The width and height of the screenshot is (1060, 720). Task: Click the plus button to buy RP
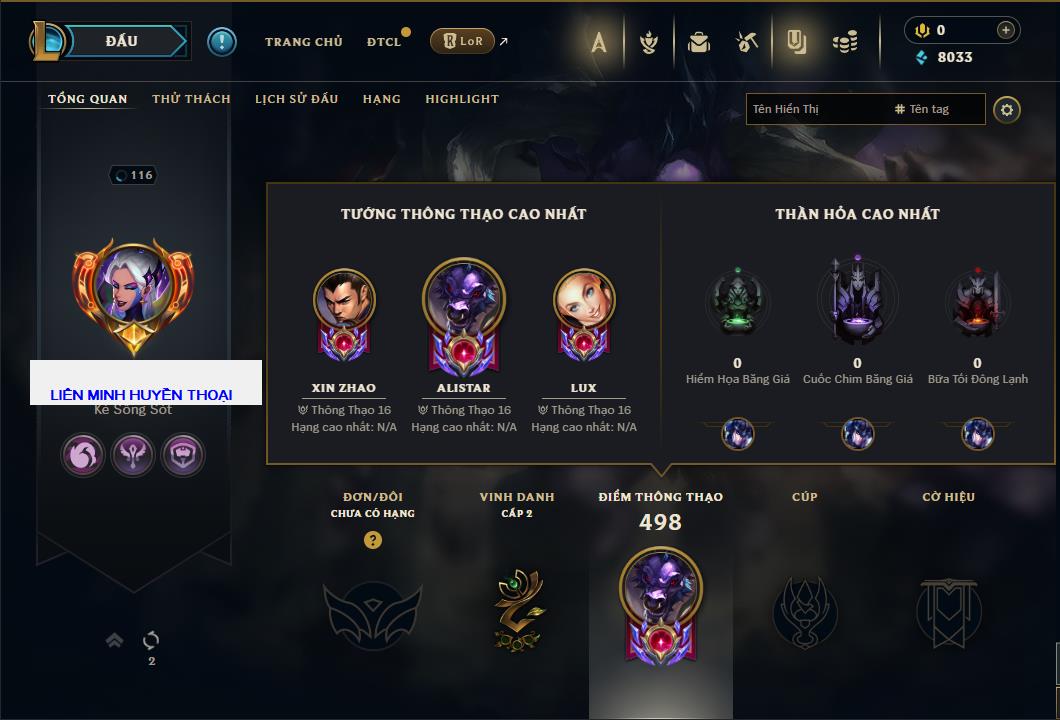point(1005,30)
